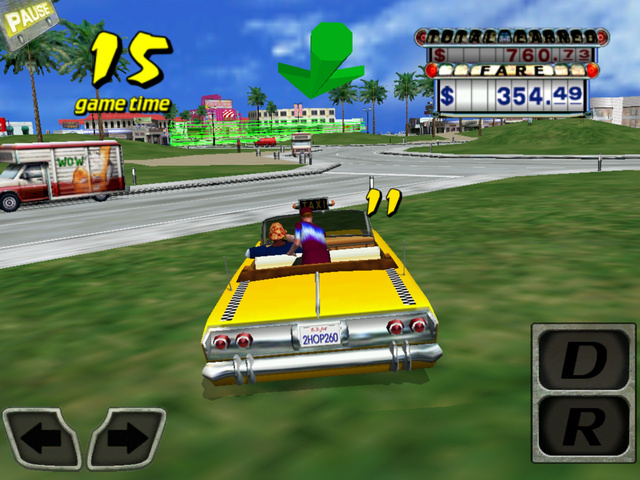Image resolution: width=640 pixels, height=480 pixels.
Task: Shift into Reverse with the R button
Action: click(x=582, y=425)
